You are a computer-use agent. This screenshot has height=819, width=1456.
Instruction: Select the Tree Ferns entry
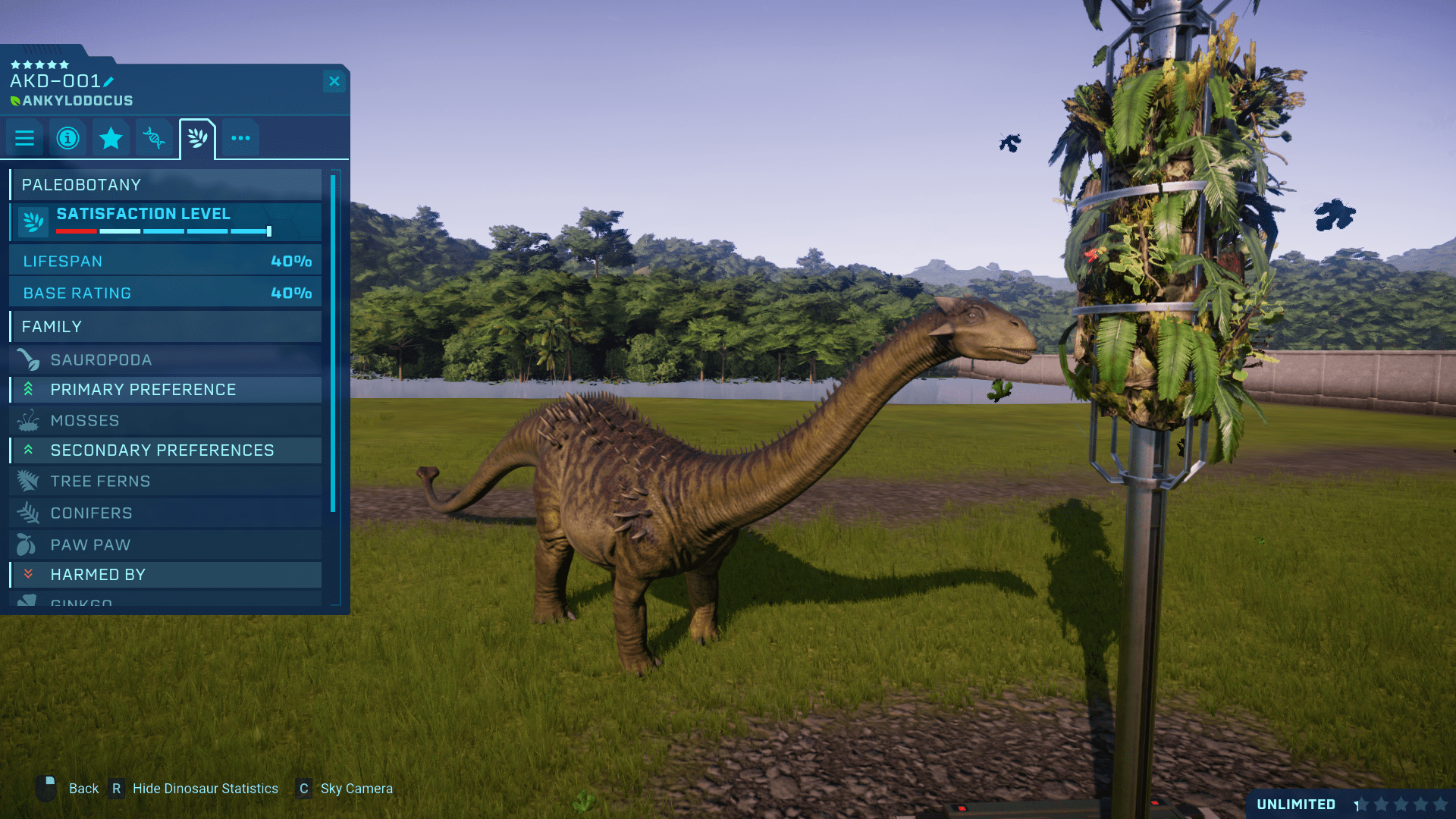pos(165,481)
